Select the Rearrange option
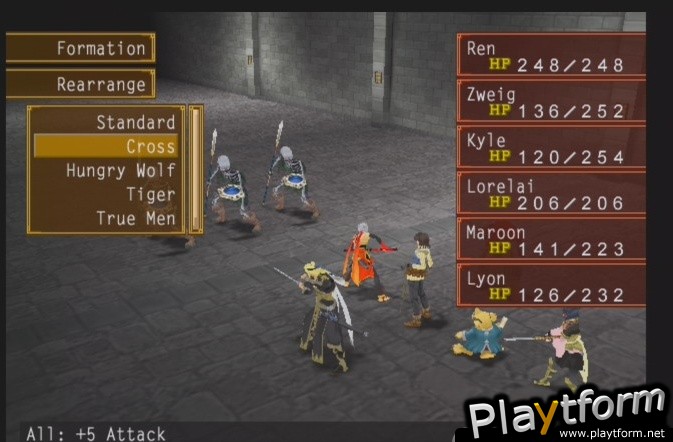This screenshot has height=442, width=673. (x=81, y=85)
